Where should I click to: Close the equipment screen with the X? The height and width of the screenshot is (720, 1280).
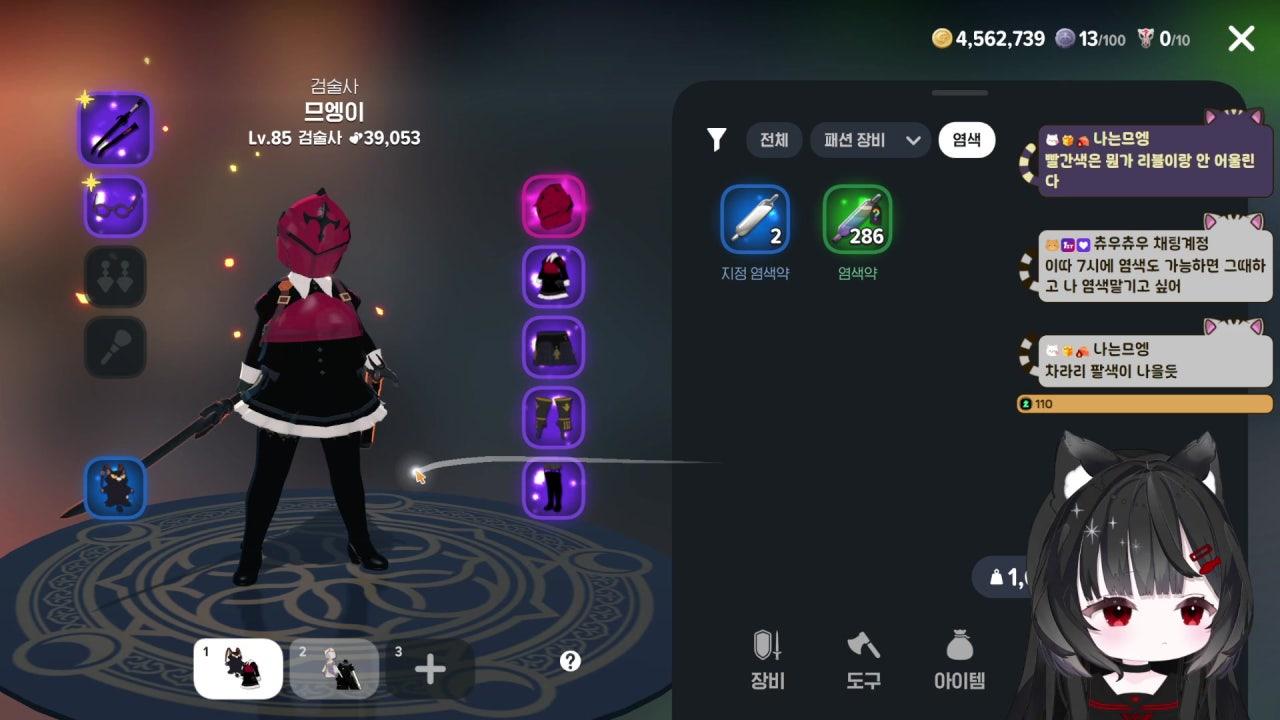point(1241,39)
